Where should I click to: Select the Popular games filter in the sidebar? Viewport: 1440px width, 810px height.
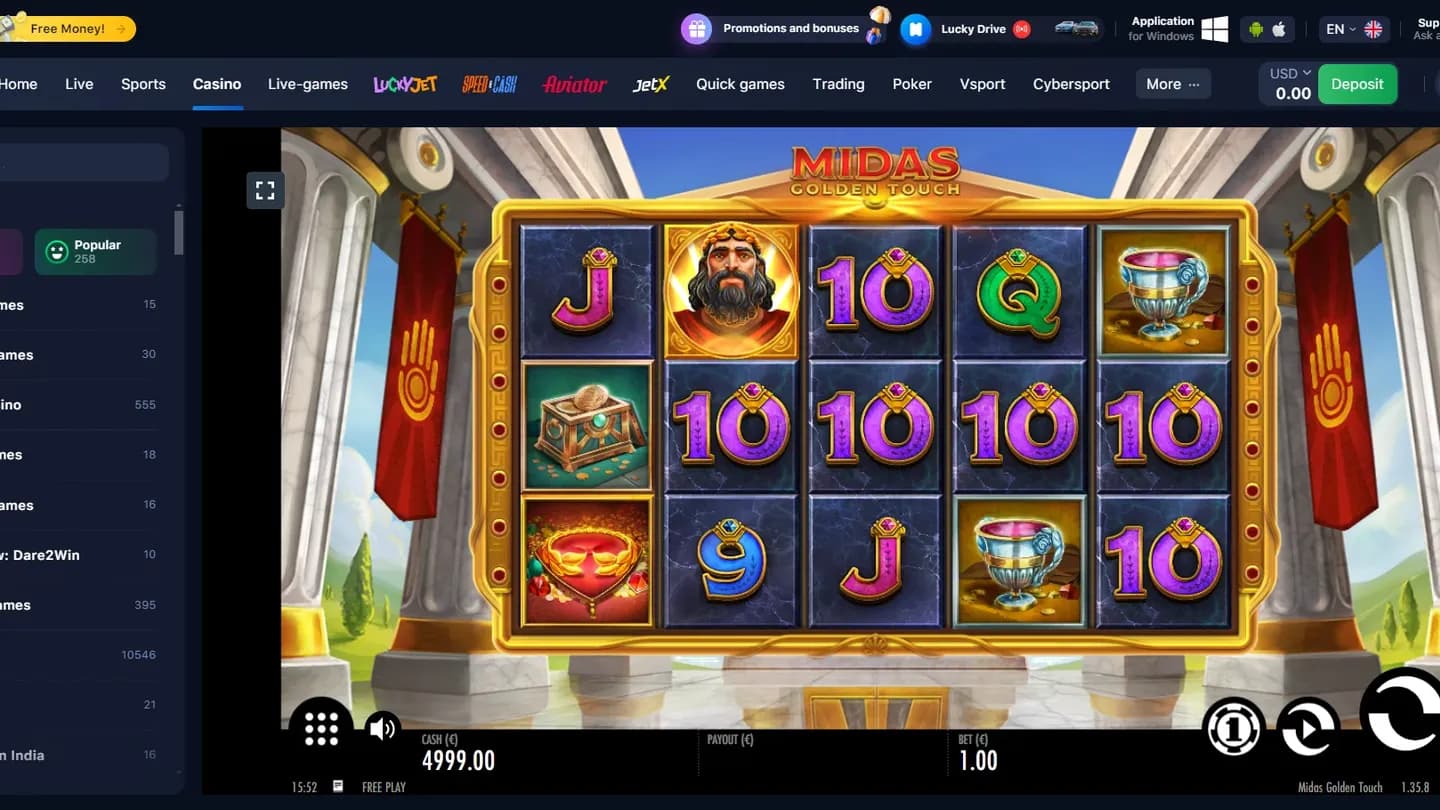pyautogui.click(x=95, y=251)
